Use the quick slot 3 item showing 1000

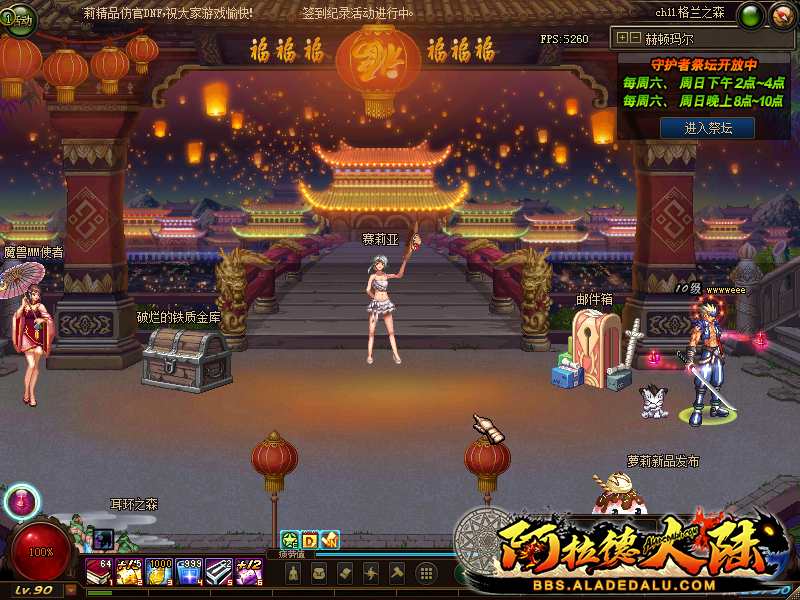tap(159, 572)
